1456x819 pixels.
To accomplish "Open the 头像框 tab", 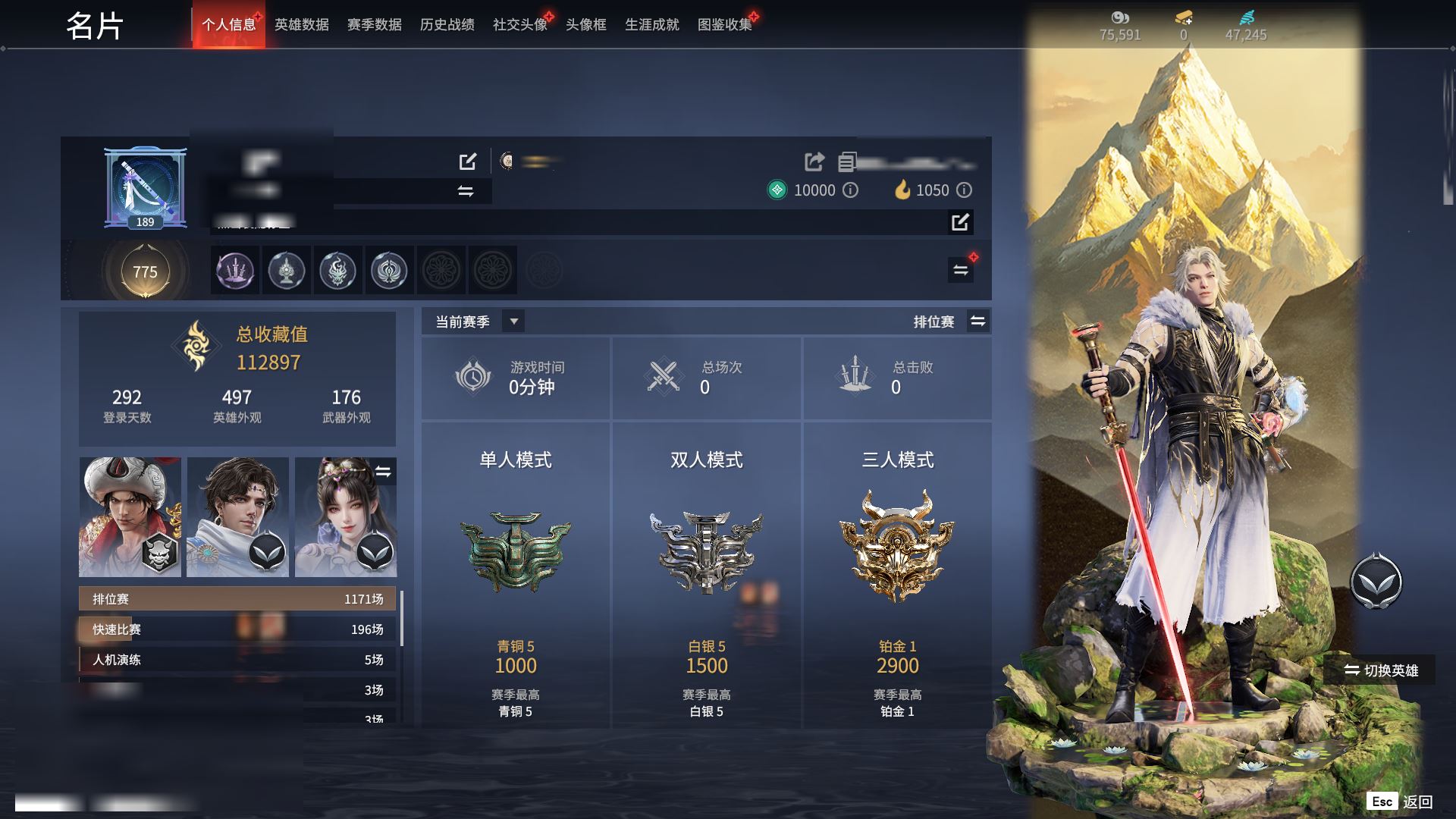I will (585, 25).
